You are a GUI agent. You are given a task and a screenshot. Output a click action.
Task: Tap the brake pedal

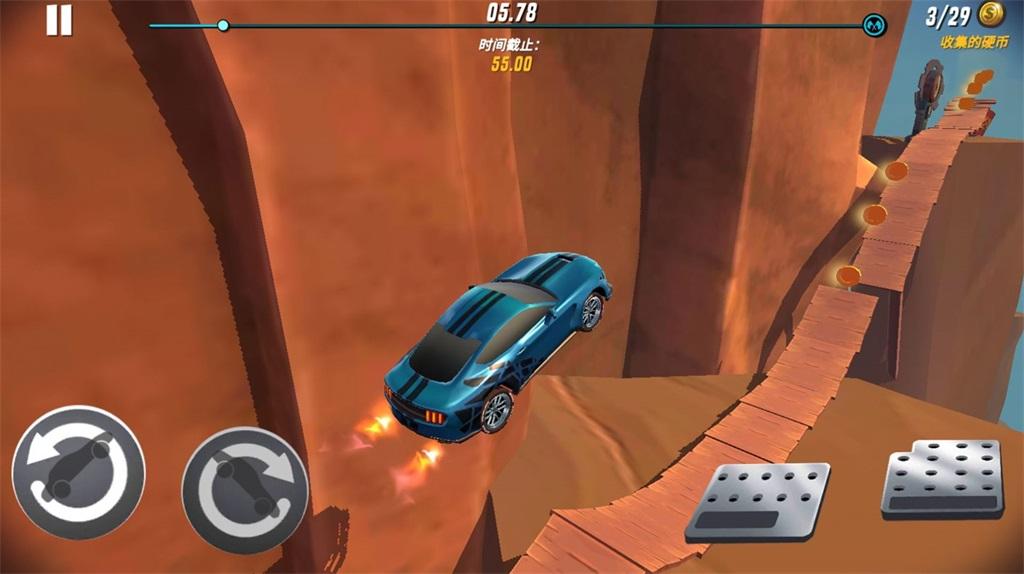pos(757,502)
